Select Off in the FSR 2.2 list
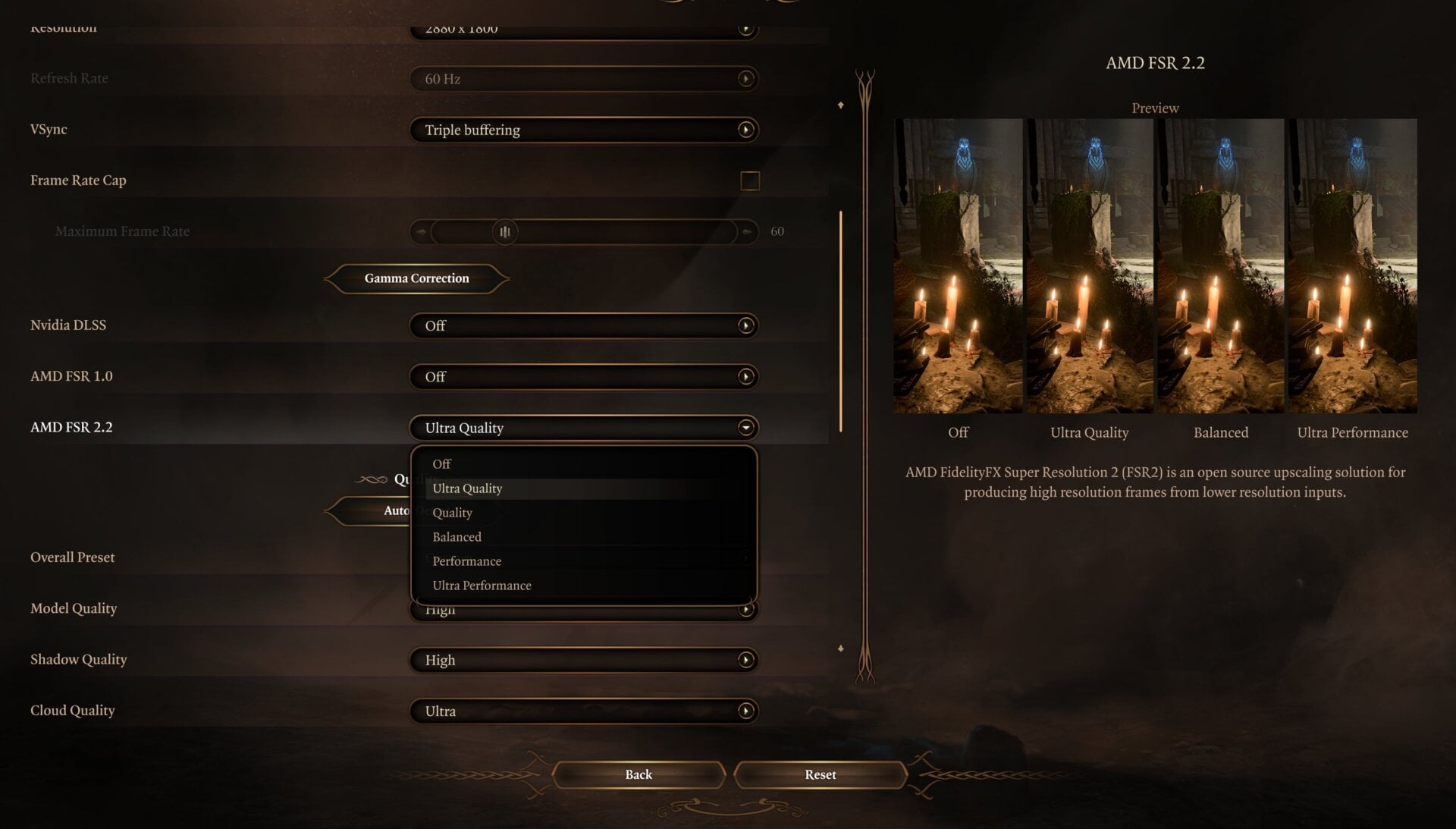 pos(442,463)
